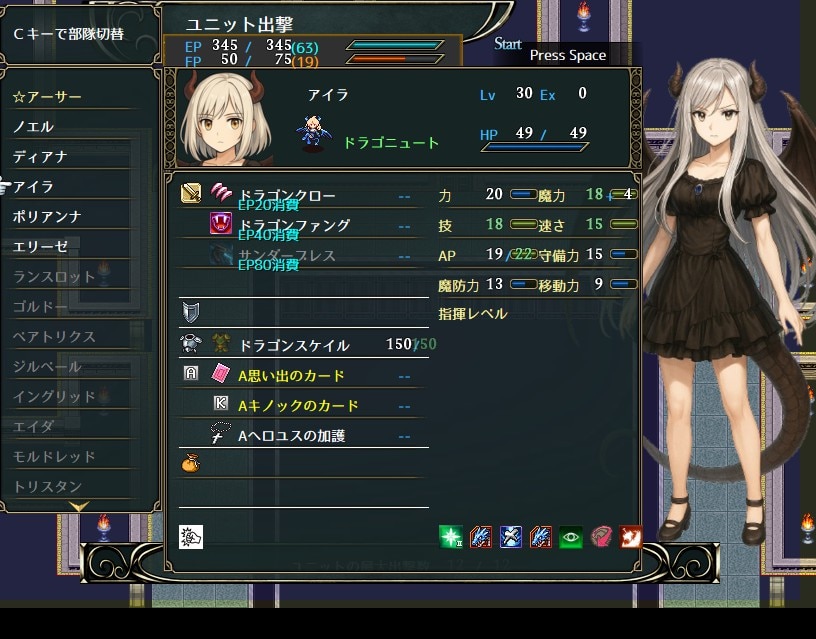Select the A思い出のカード accessory
The image size is (816, 639).
291,376
